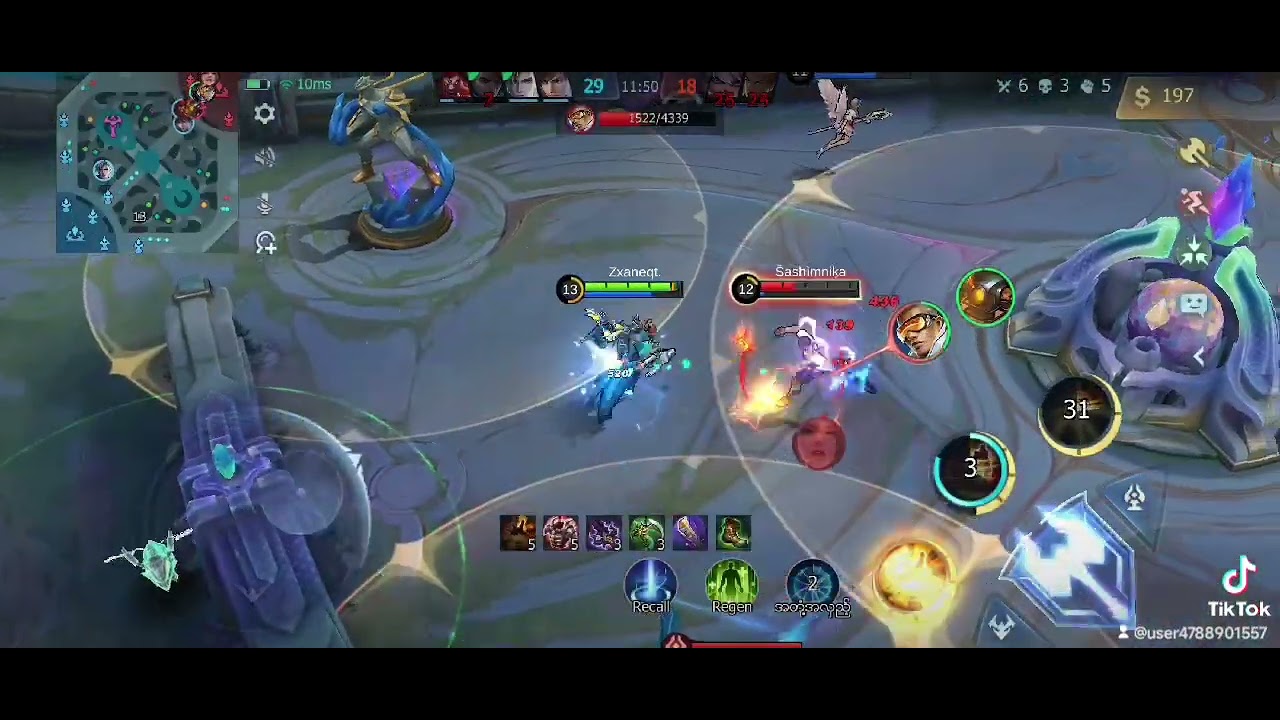This screenshot has width=1280, height=720.
Task: Target the armored hero portrait with green ring
Action: click(x=986, y=296)
